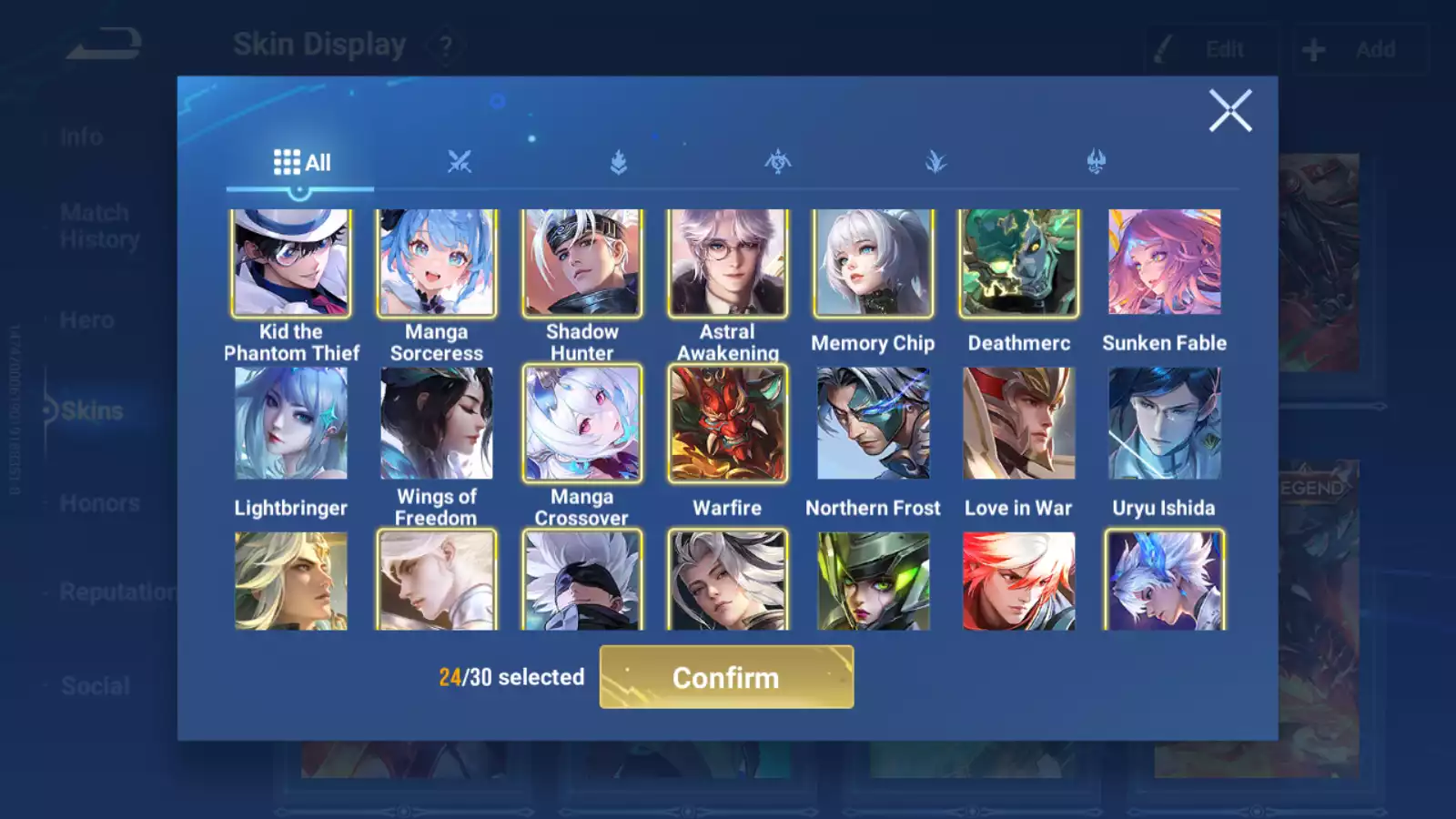This screenshot has width=1456, height=819.
Task: Choose the Manga Sorceress skin
Action: pyautogui.click(x=437, y=263)
